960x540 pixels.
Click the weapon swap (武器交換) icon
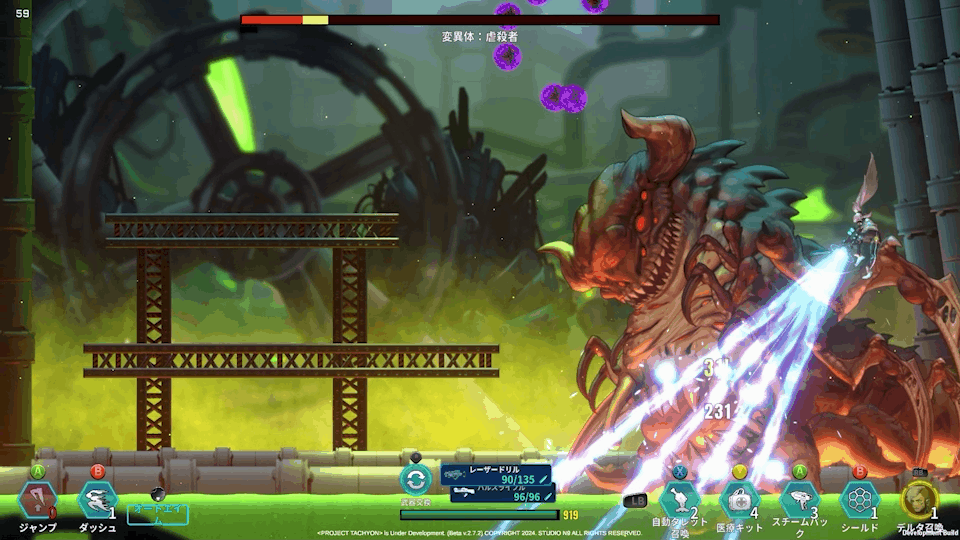pyautogui.click(x=416, y=480)
